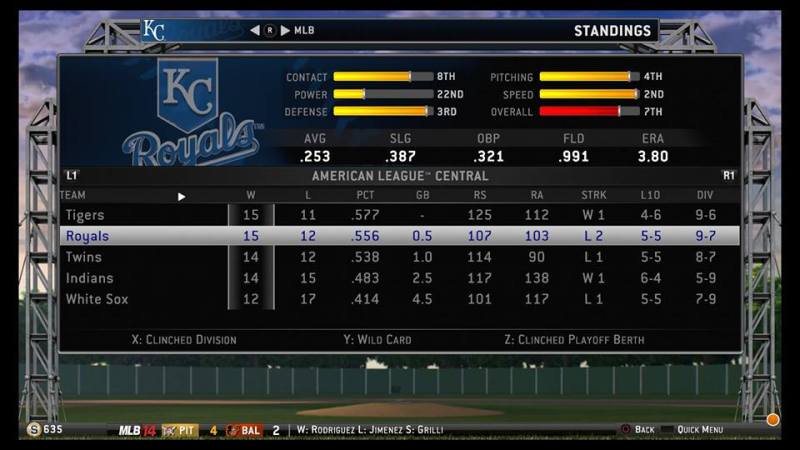The width and height of the screenshot is (800, 450).
Task: Choose the Twins standings row
Action: (x=400, y=257)
